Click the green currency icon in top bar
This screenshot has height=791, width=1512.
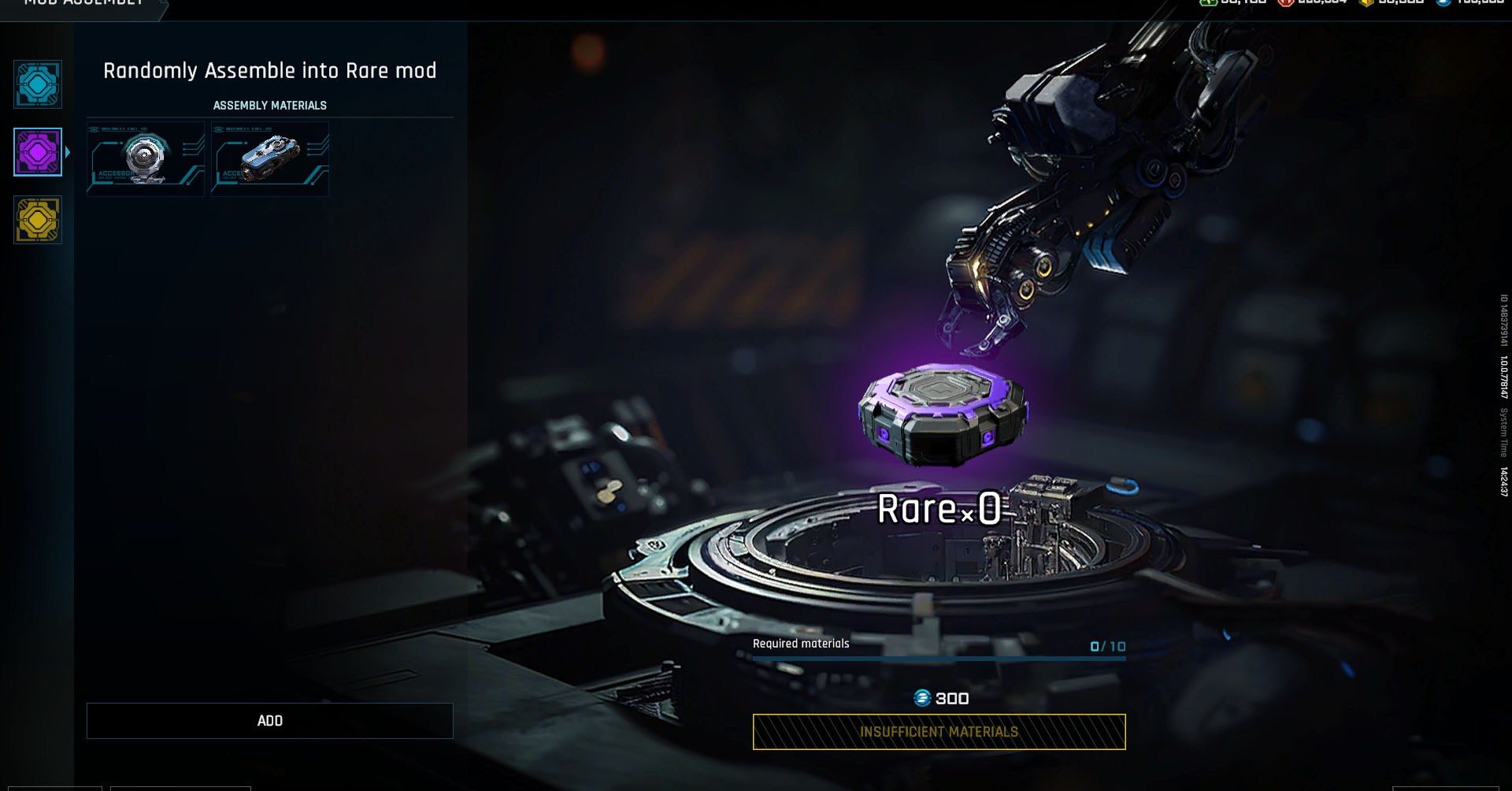coord(1208,4)
